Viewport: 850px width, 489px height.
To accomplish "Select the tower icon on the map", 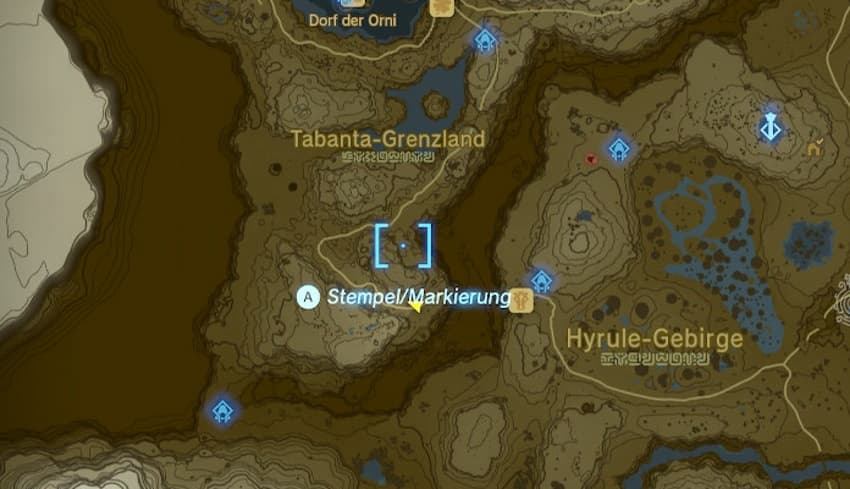I will [771, 127].
